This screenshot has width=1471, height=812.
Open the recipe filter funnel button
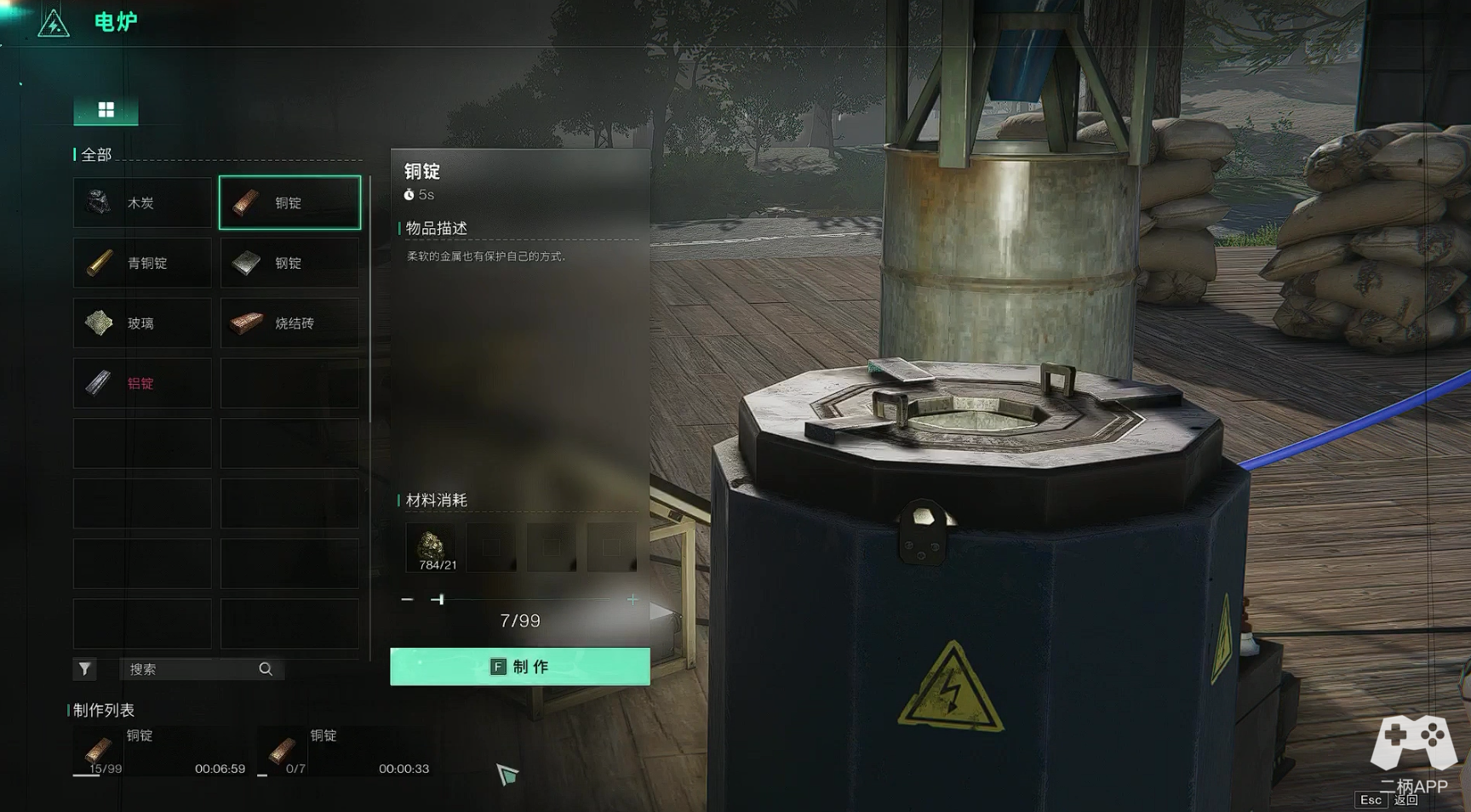[84, 669]
